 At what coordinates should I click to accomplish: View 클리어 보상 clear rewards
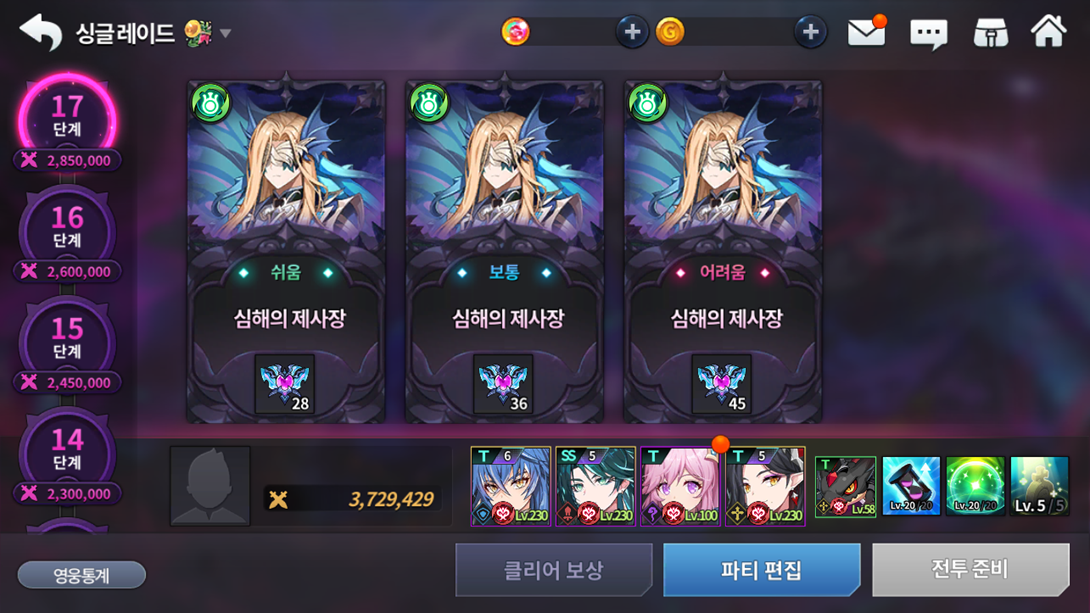553,570
